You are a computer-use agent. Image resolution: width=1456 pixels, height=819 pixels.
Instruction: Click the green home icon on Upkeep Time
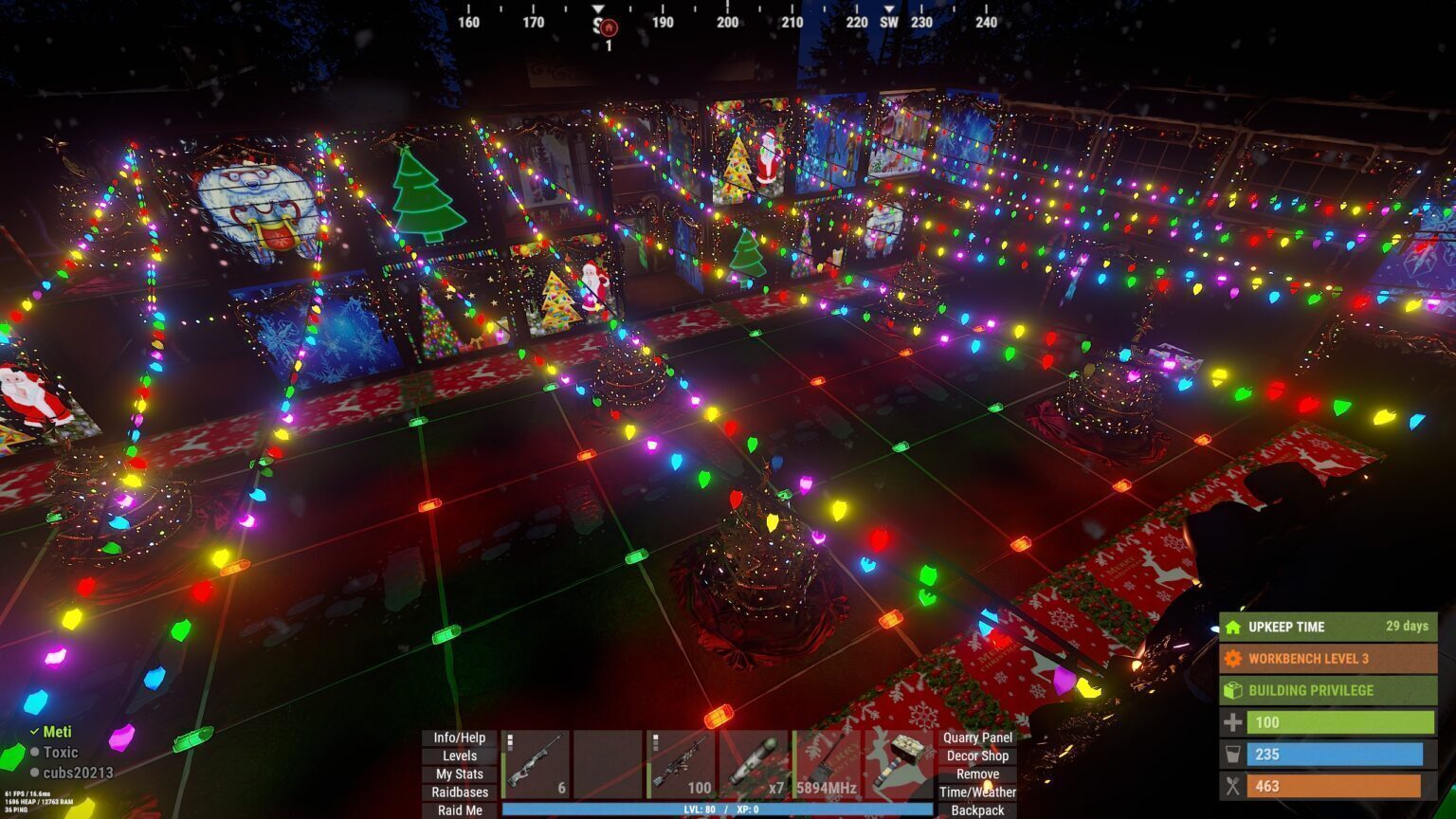click(x=1234, y=628)
